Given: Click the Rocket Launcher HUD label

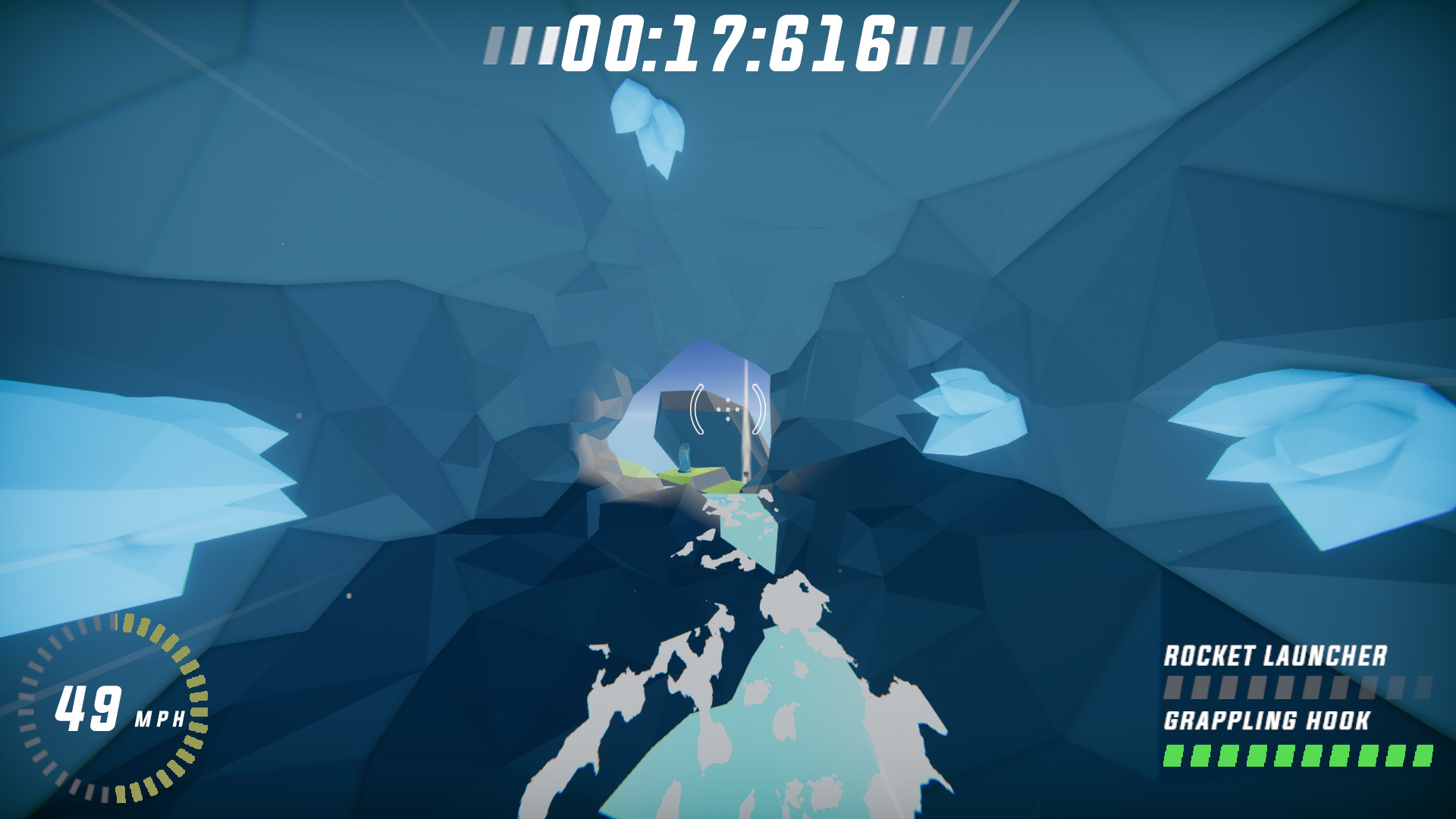Looking at the screenshot, I should pos(1278,654).
